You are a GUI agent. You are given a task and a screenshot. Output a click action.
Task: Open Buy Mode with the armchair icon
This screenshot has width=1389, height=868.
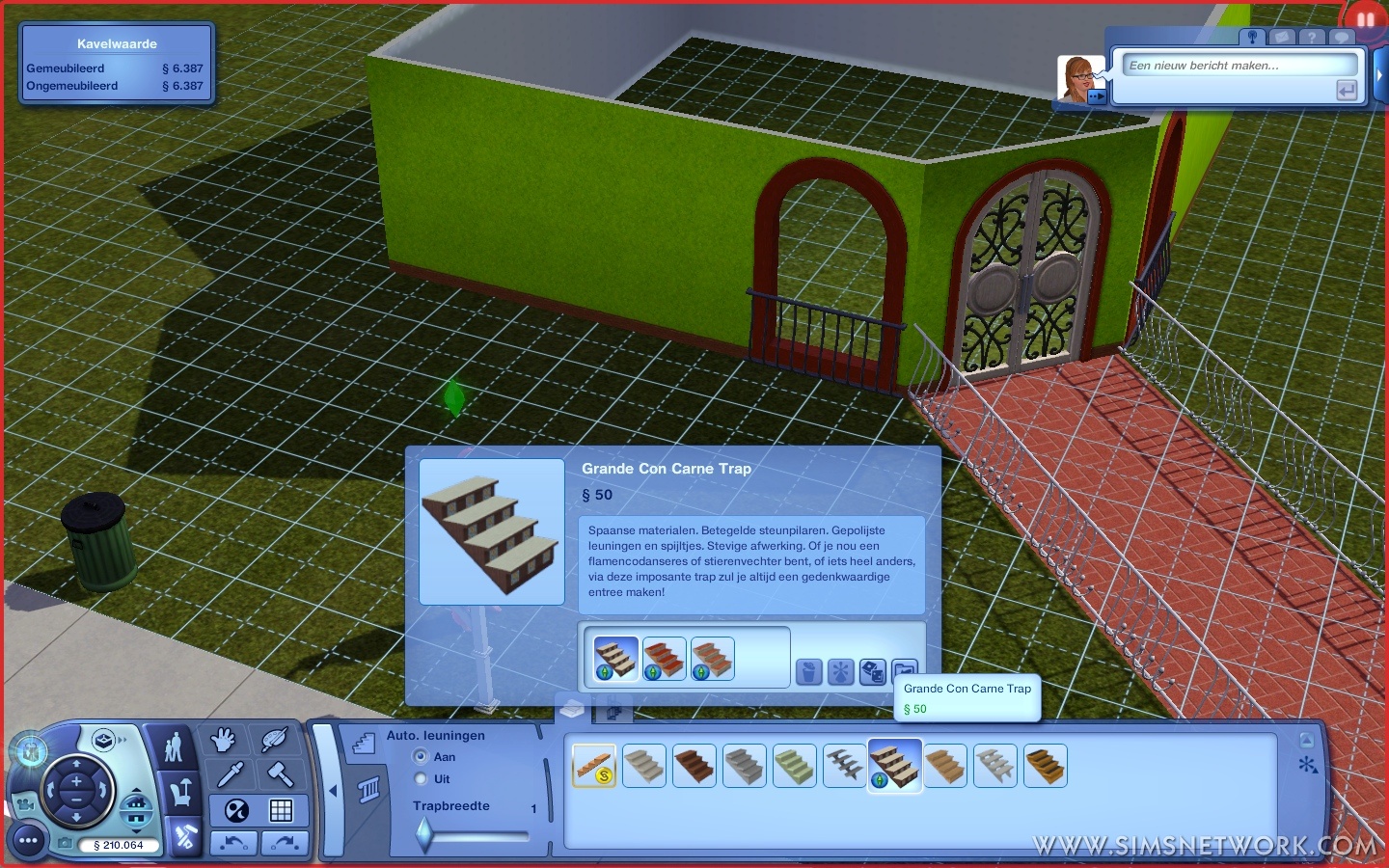179,793
